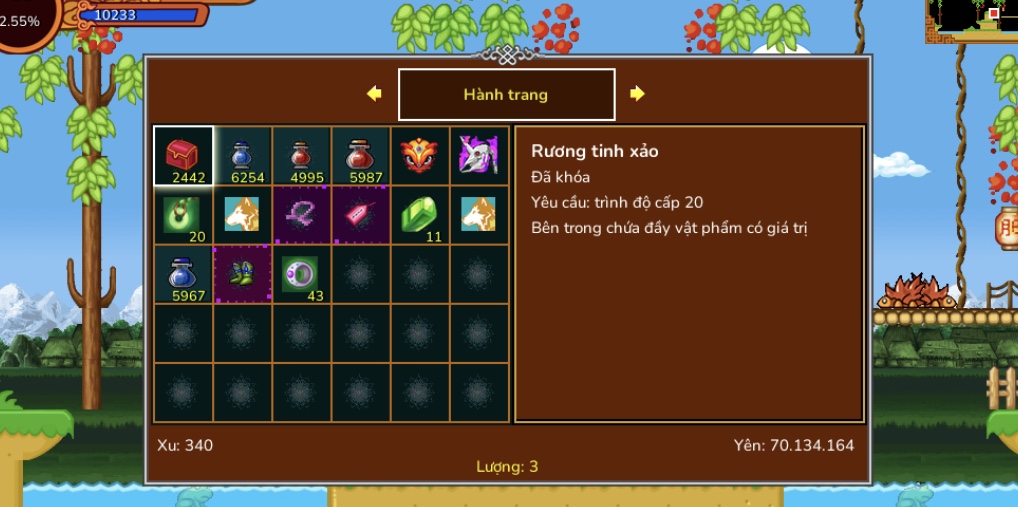Choose the green boots item
This screenshot has width=1018, height=507.
[x=242, y=274]
